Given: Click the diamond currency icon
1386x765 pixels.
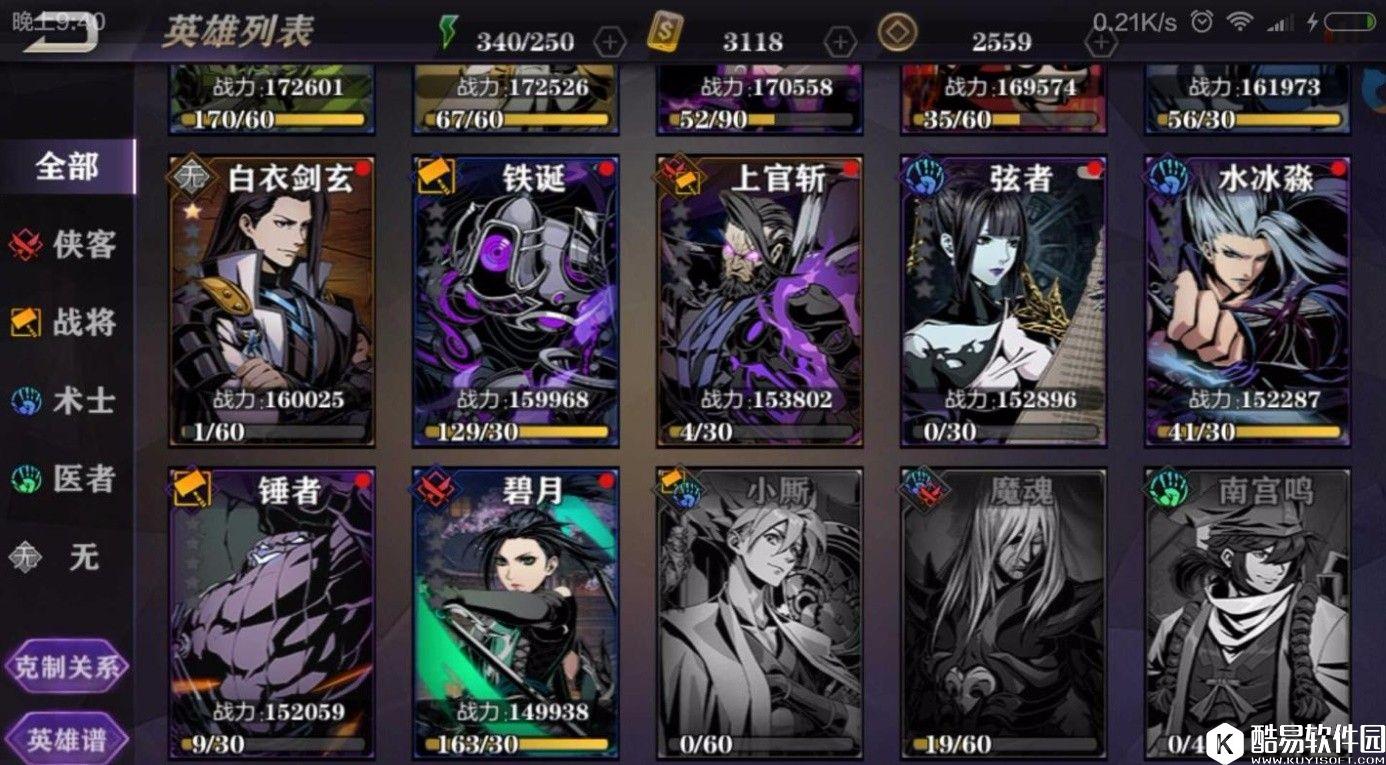Looking at the screenshot, I should click(x=899, y=34).
